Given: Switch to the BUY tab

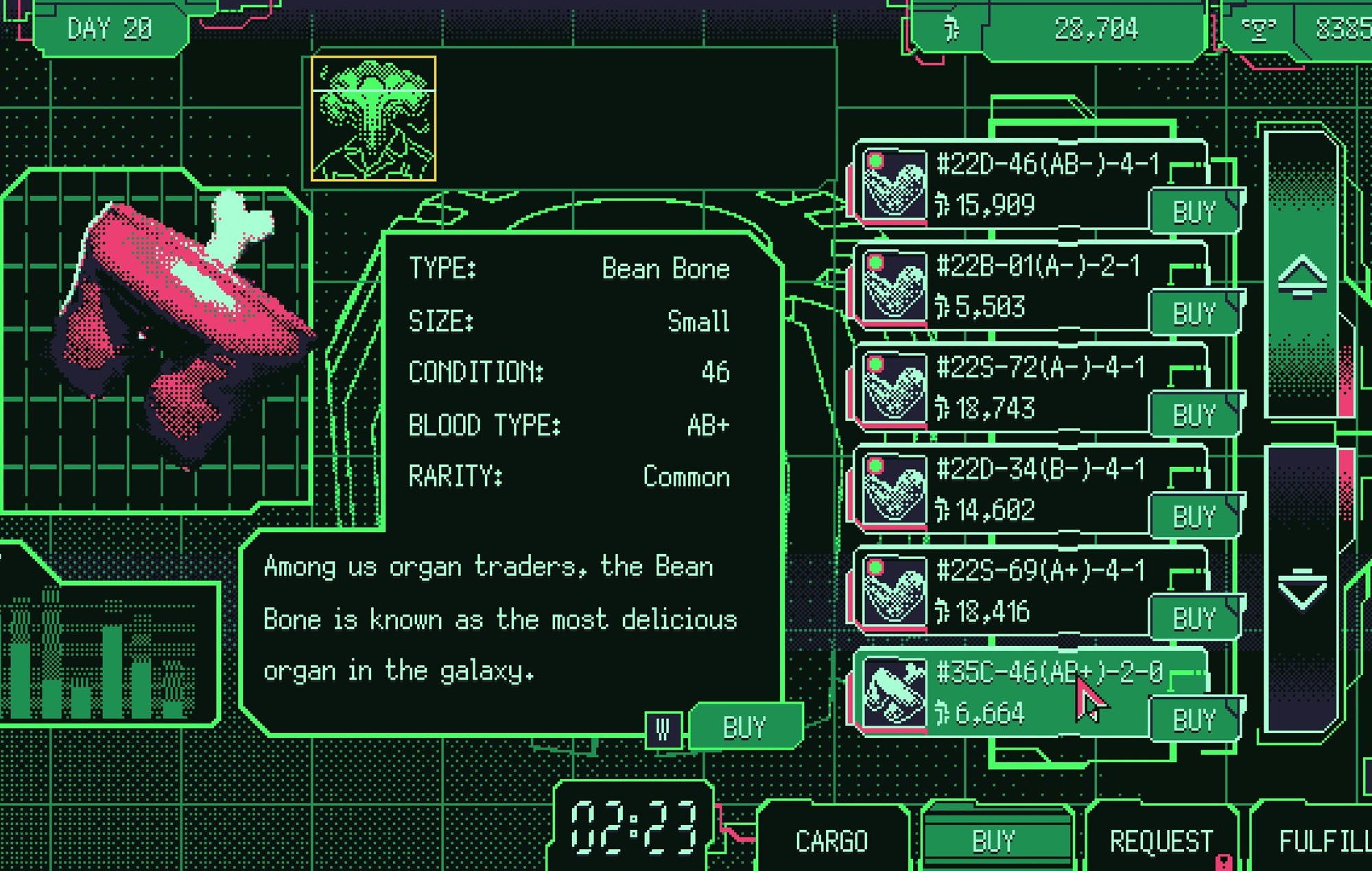Looking at the screenshot, I should click(x=993, y=841).
